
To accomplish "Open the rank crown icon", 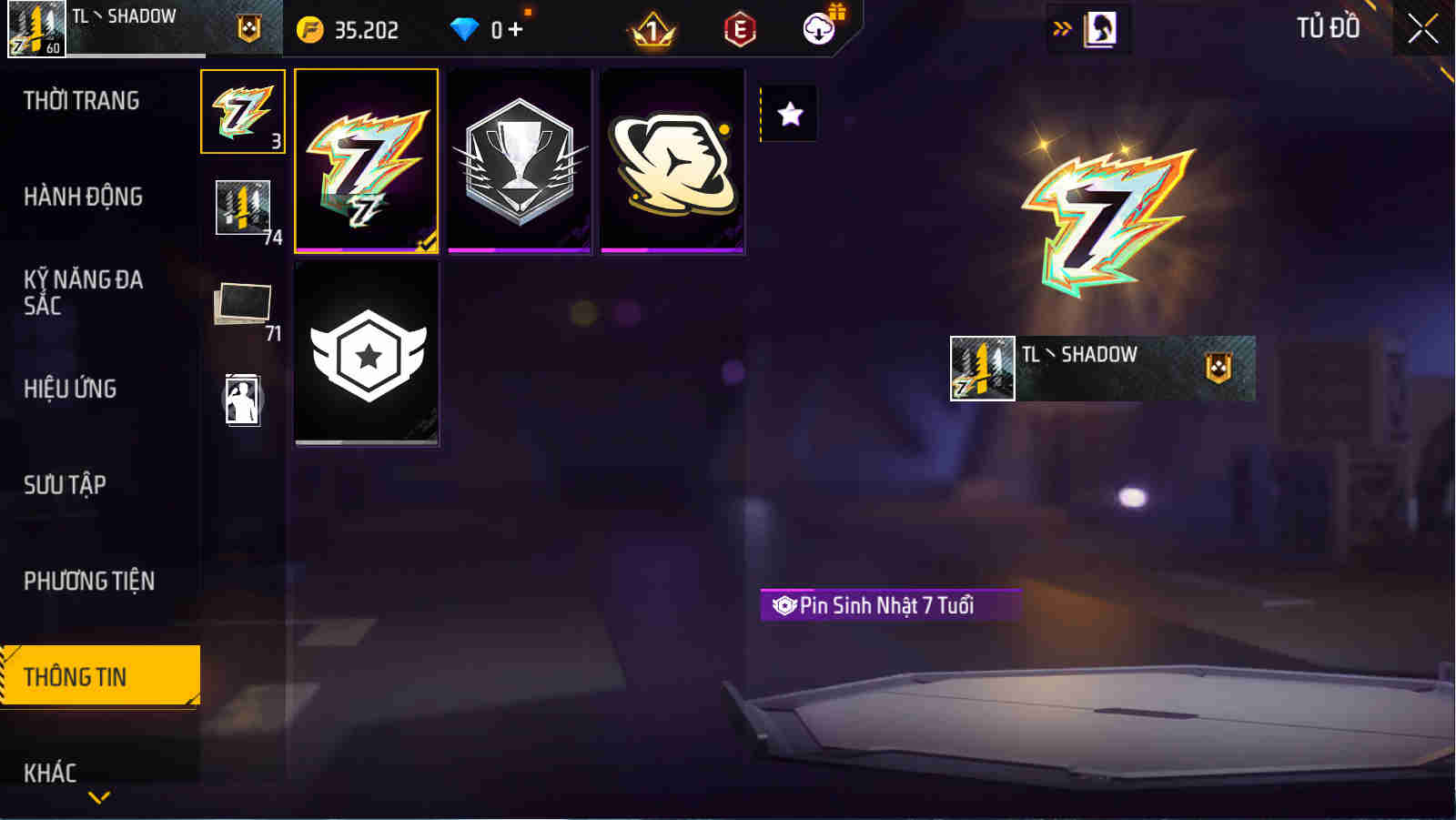I will point(652,28).
